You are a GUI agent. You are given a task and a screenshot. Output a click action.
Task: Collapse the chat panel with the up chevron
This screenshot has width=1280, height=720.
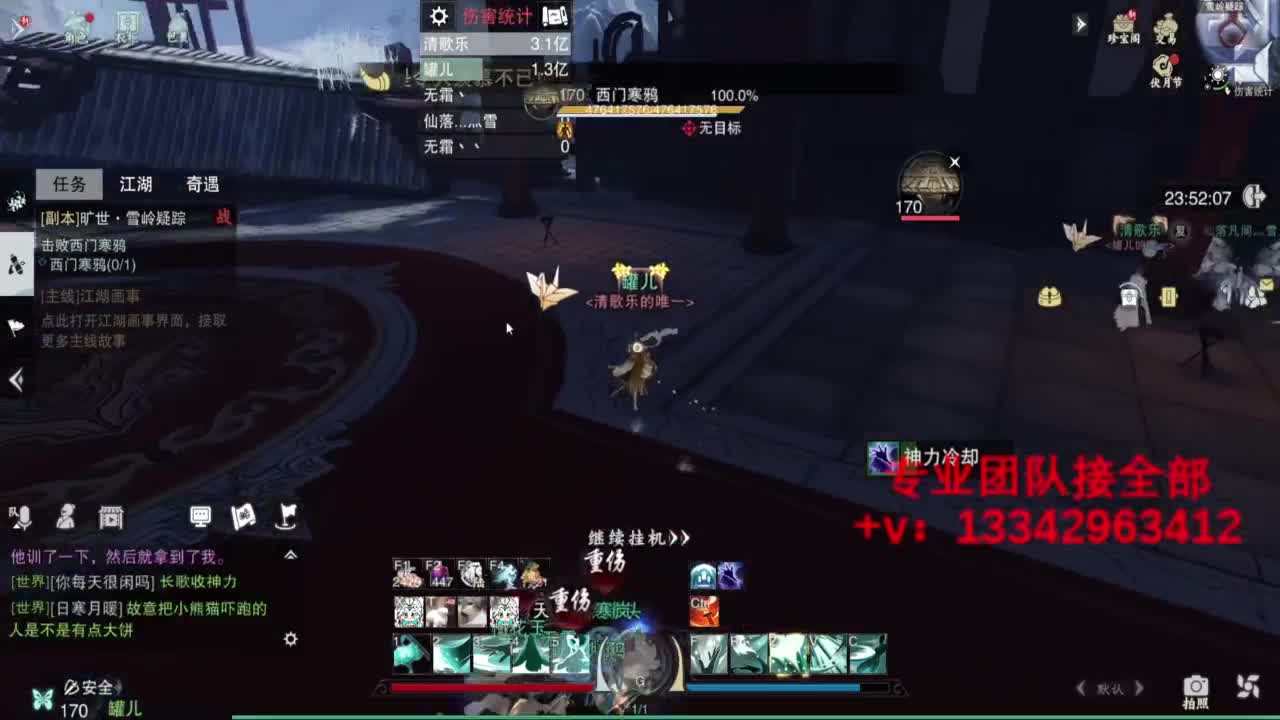[x=290, y=554]
